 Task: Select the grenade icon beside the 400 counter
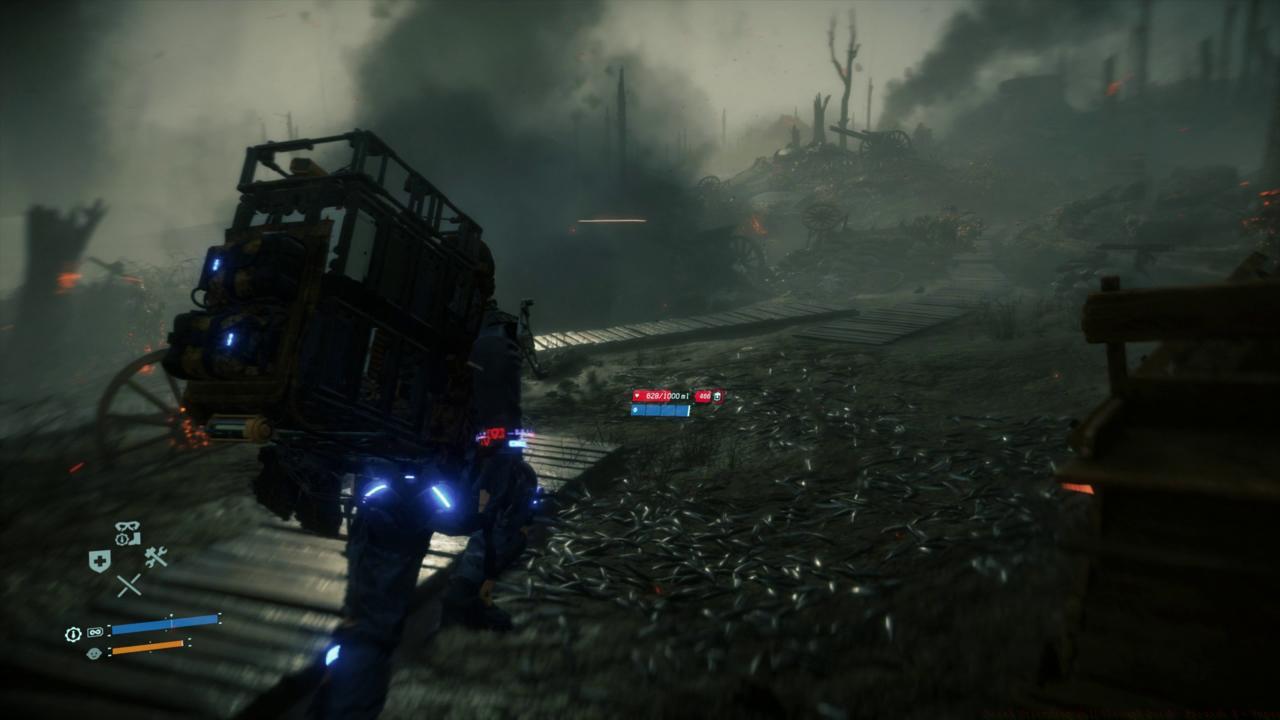tap(717, 396)
